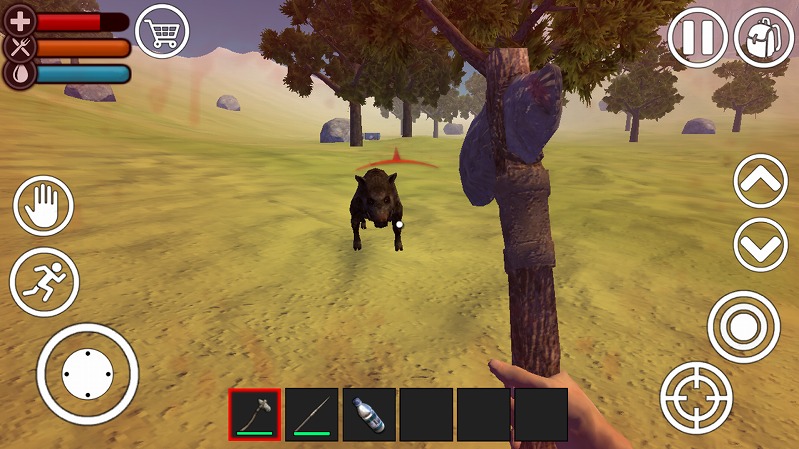Activate the round circle action button

(743, 326)
